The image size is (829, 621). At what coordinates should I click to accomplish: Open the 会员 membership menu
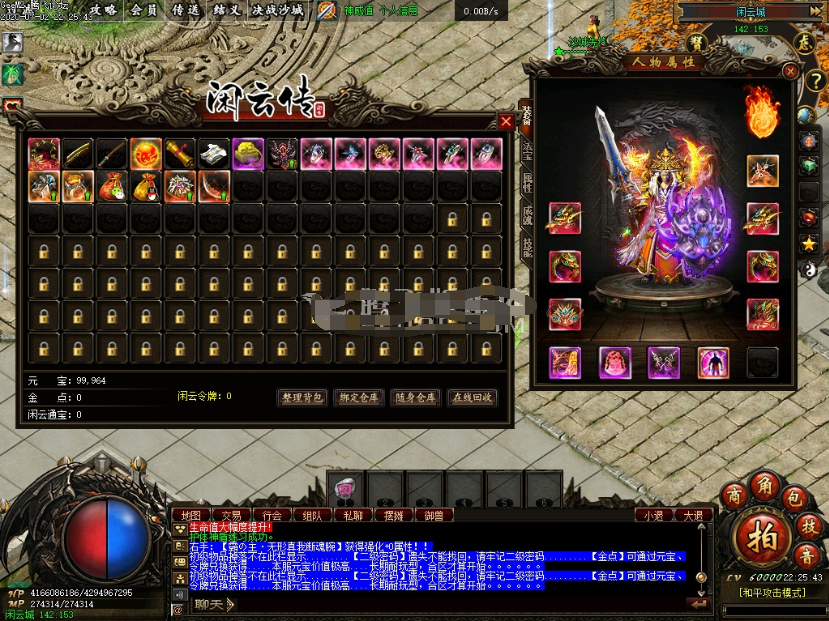click(x=144, y=10)
